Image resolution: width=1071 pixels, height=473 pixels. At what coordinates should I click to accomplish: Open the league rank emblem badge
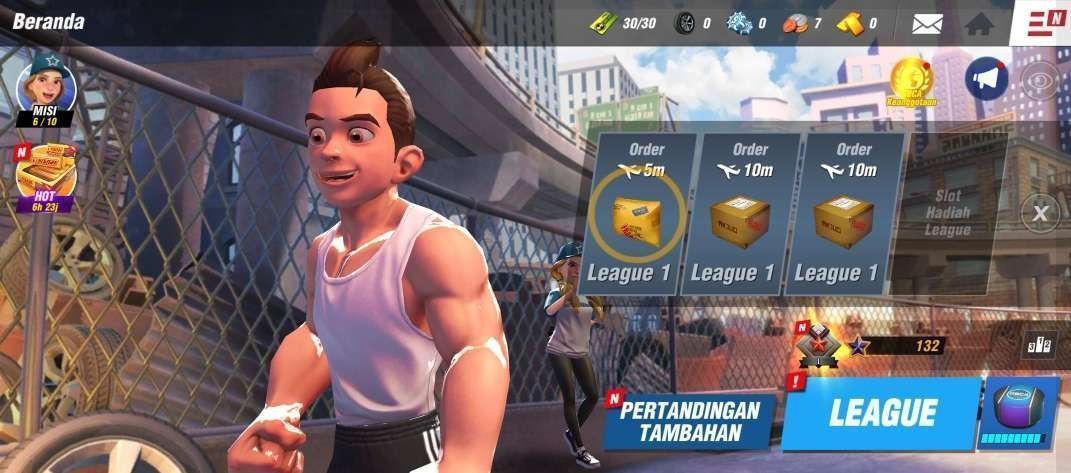(817, 346)
